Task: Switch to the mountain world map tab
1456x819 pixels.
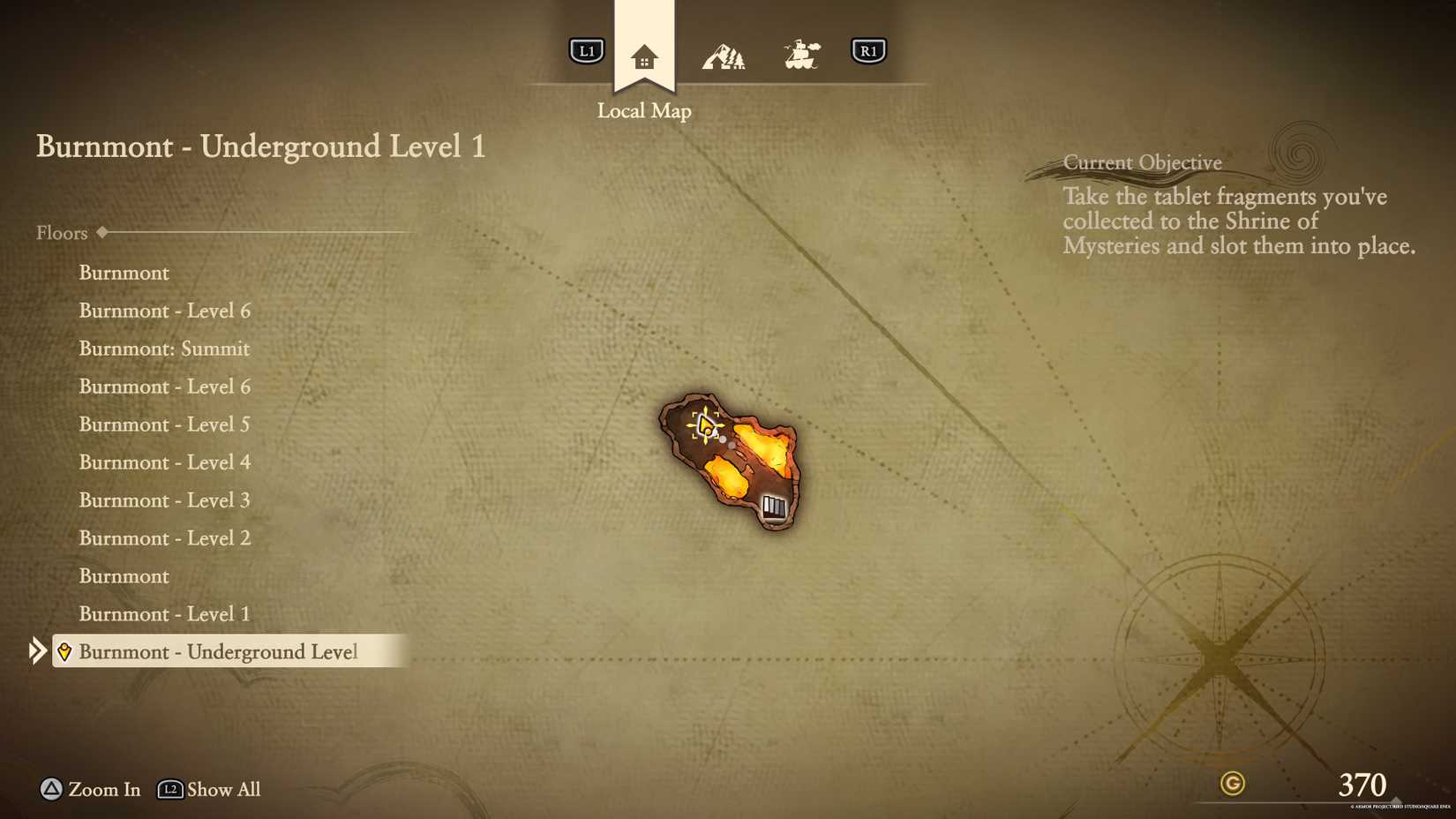Action: (724, 56)
